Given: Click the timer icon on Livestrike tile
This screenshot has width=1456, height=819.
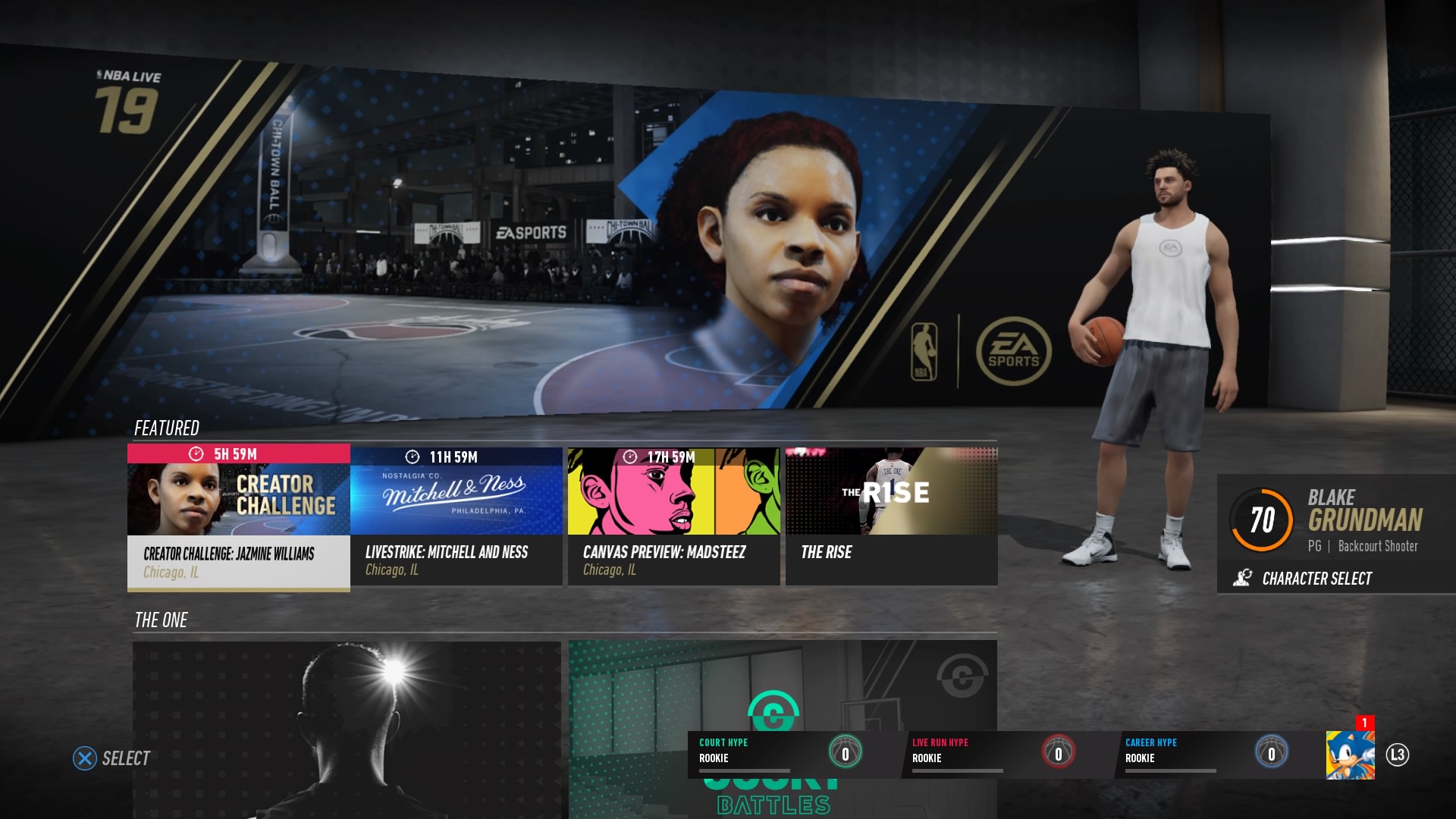Looking at the screenshot, I should [411, 457].
